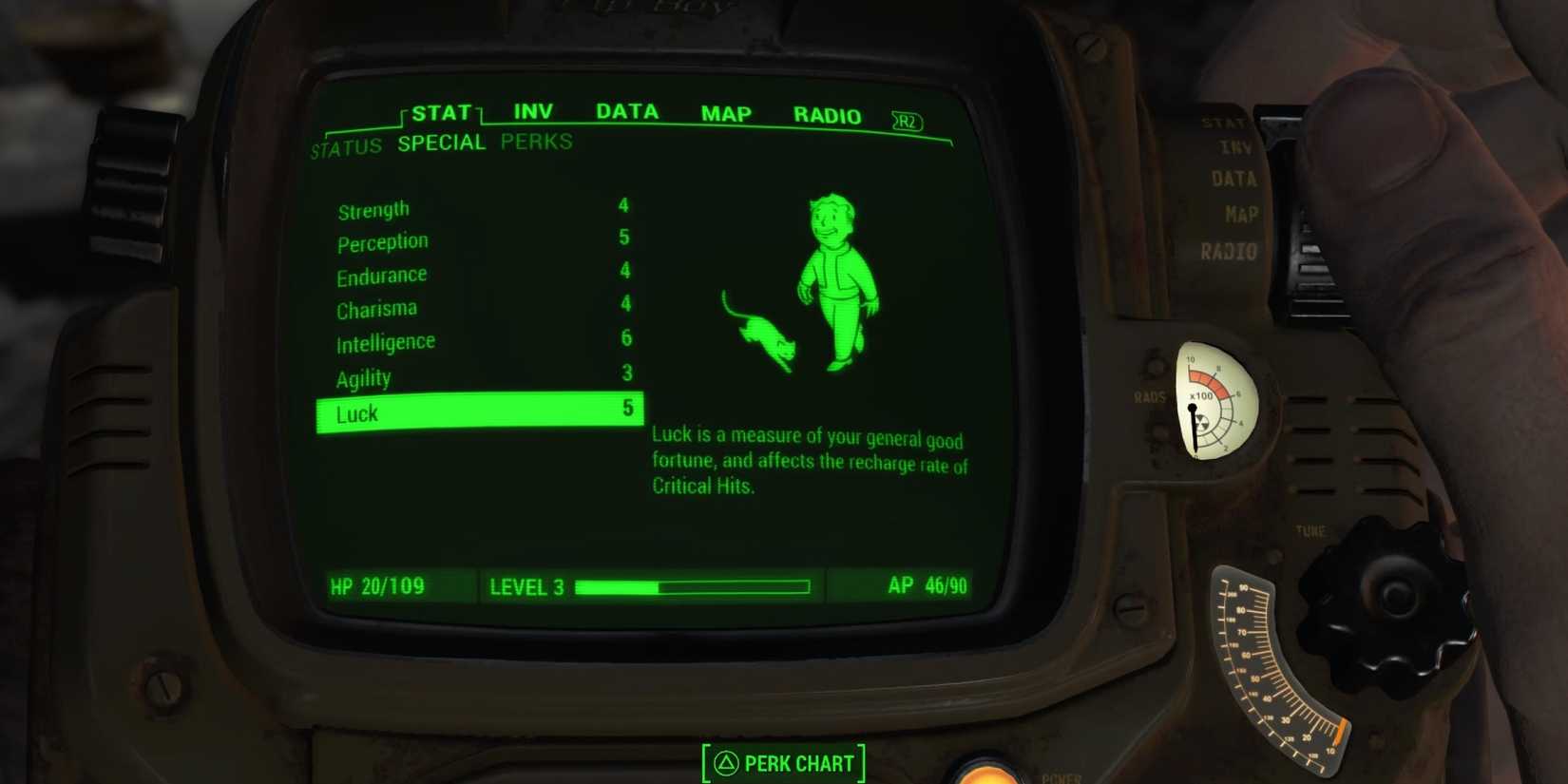Click the Agility stat value of 3
Viewport: 1568px width, 784px height.
coord(625,374)
